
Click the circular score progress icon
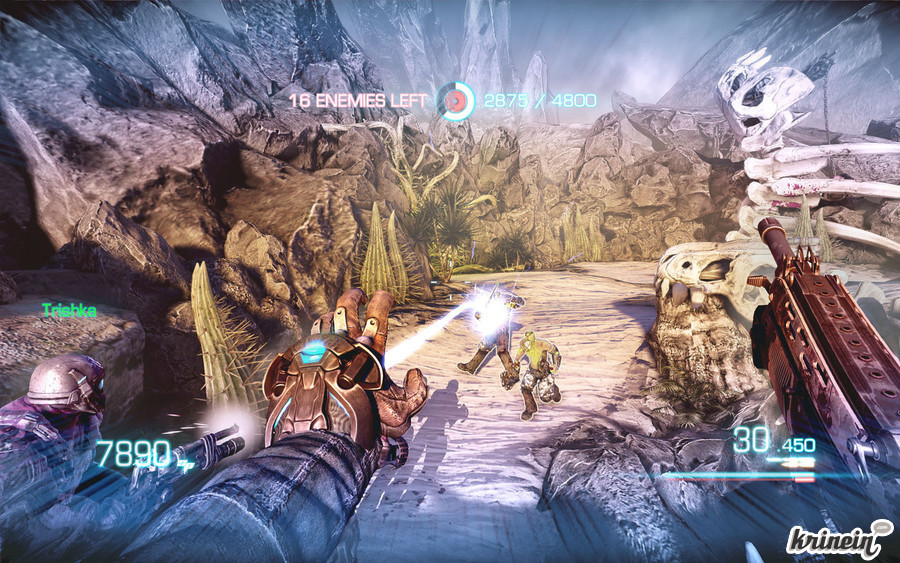tap(455, 100)
